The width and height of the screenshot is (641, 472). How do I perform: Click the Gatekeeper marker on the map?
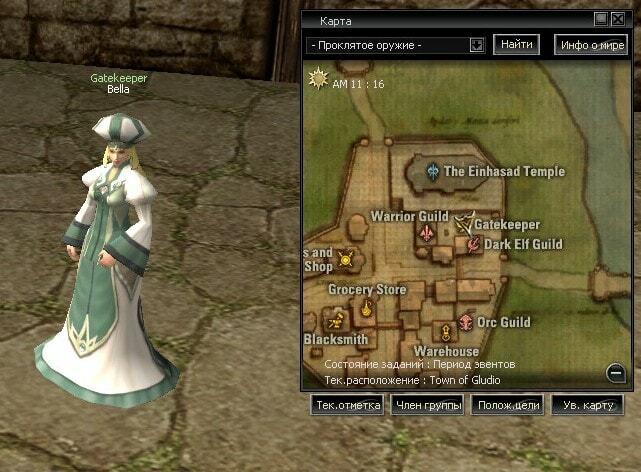point(465,225)
